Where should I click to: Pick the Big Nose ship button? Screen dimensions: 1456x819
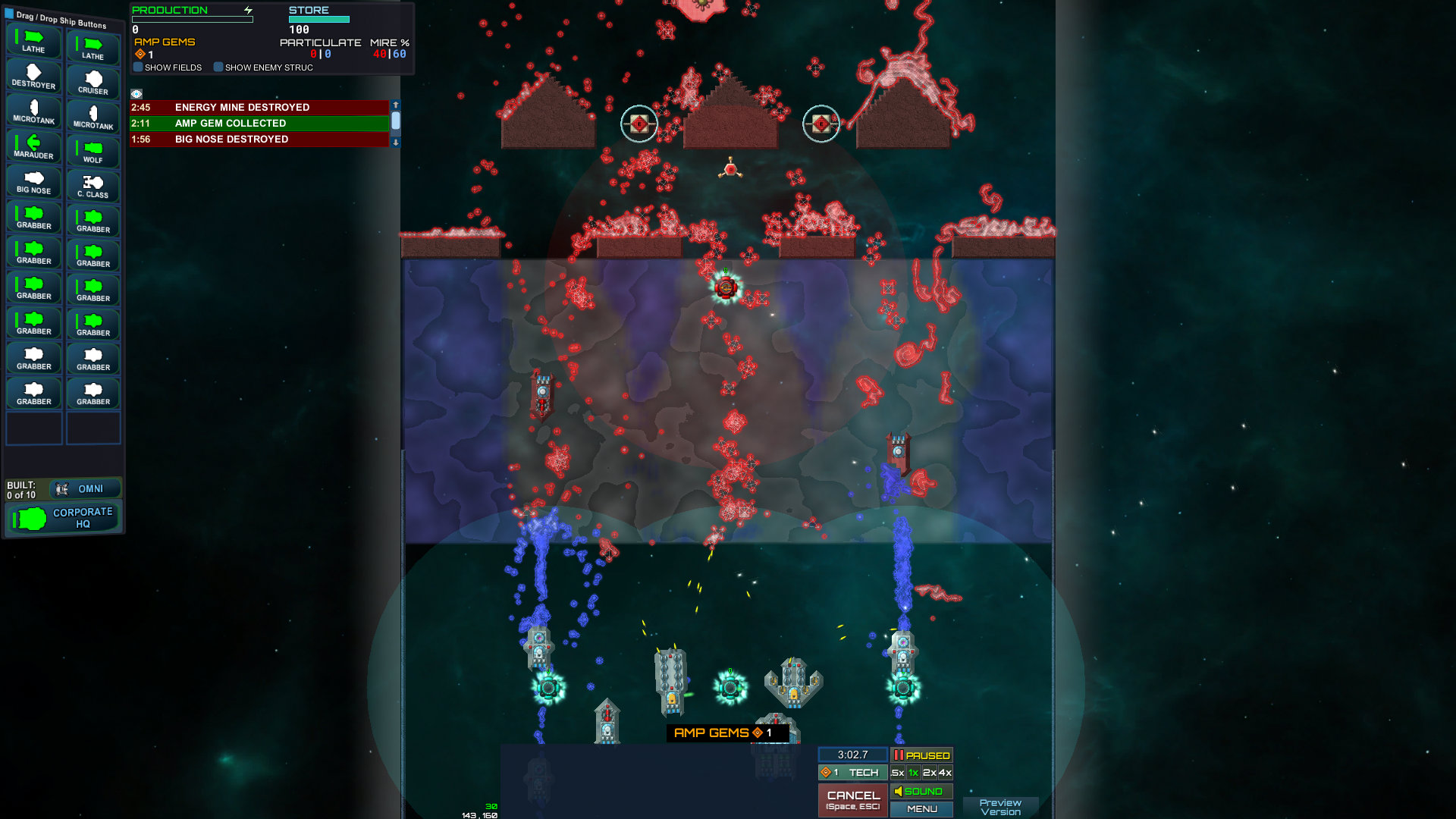tap(33, 182)
